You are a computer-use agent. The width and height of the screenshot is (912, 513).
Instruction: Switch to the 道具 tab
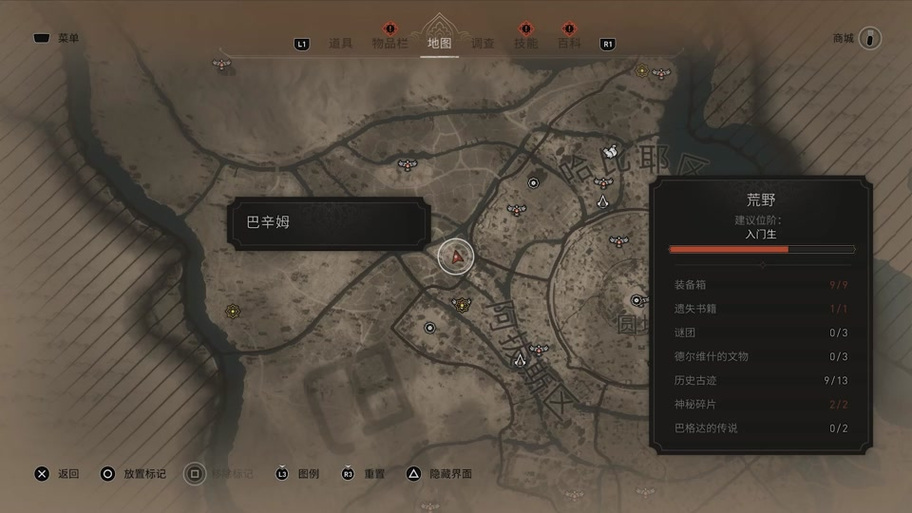point(341,43)
